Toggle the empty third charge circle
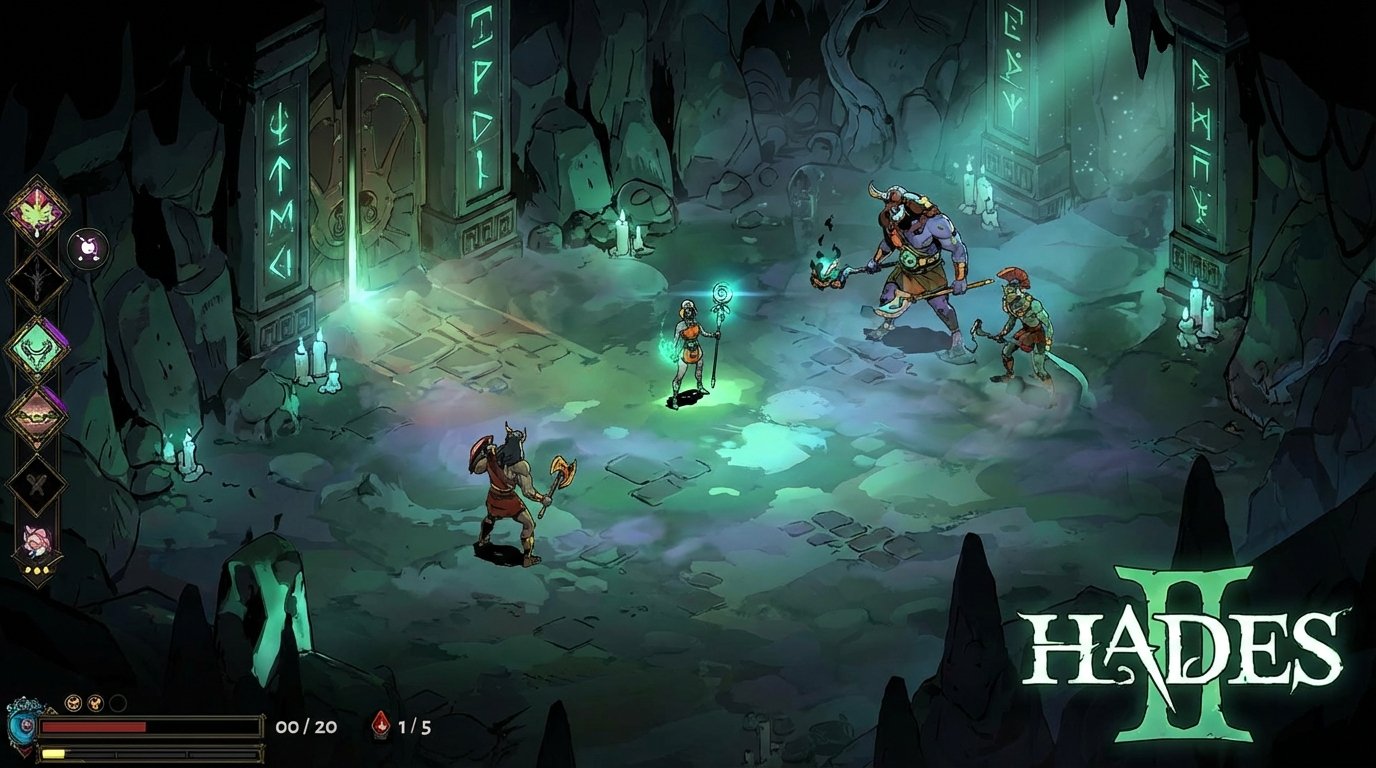 (x=117, y=704)
